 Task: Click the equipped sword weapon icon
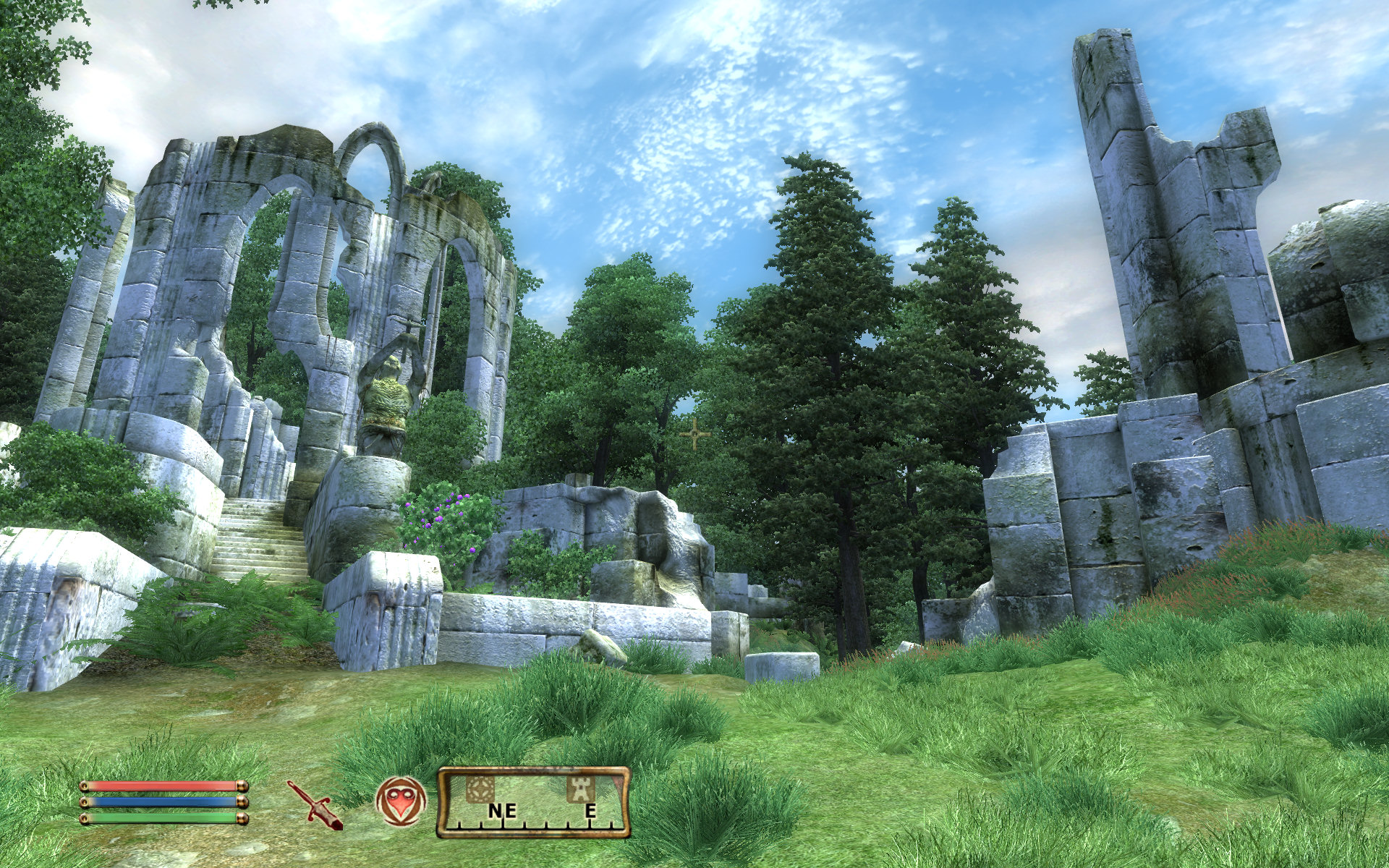point(315,803)
